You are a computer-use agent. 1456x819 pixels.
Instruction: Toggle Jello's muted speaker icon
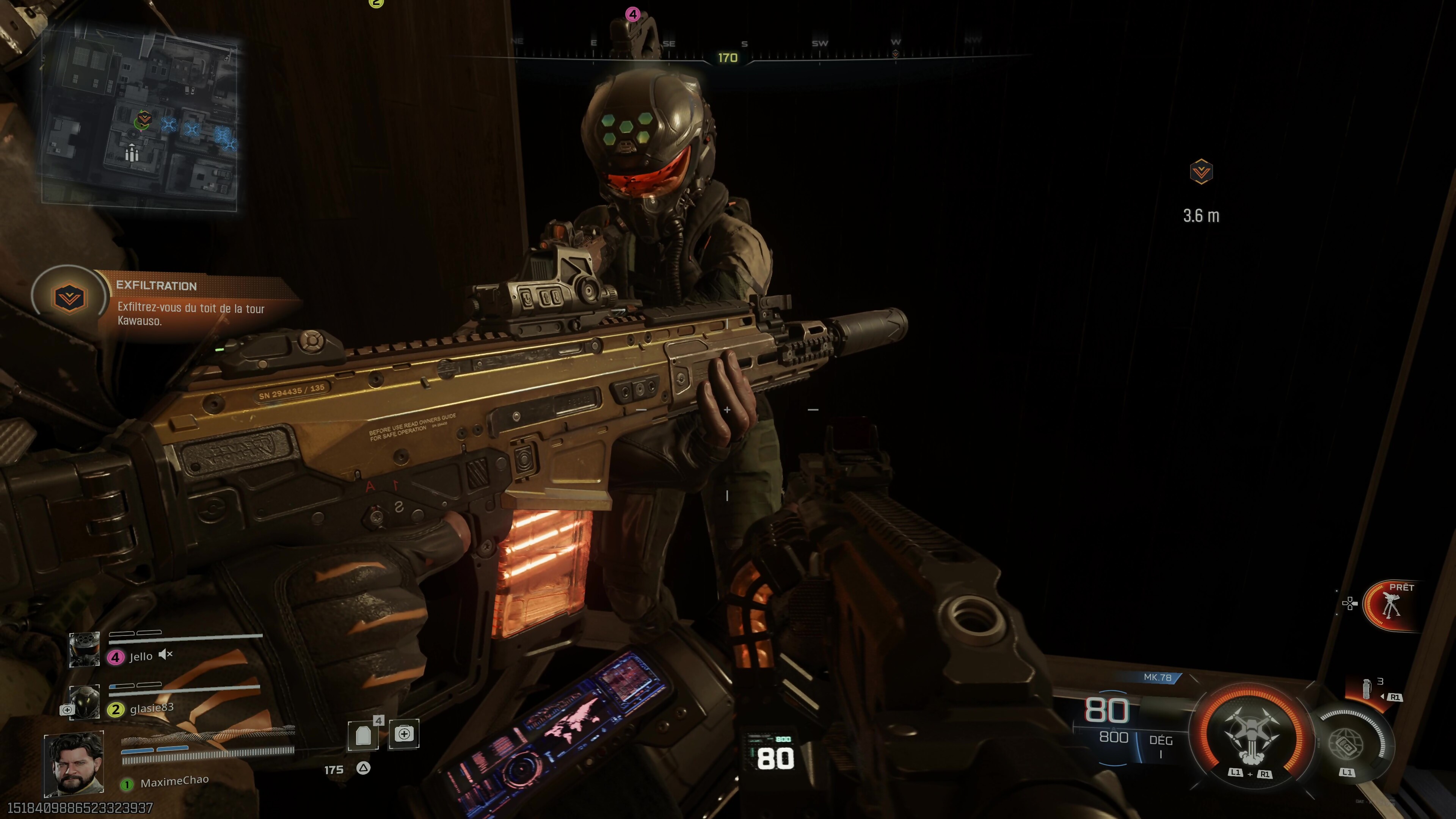(x=165, y=654)
